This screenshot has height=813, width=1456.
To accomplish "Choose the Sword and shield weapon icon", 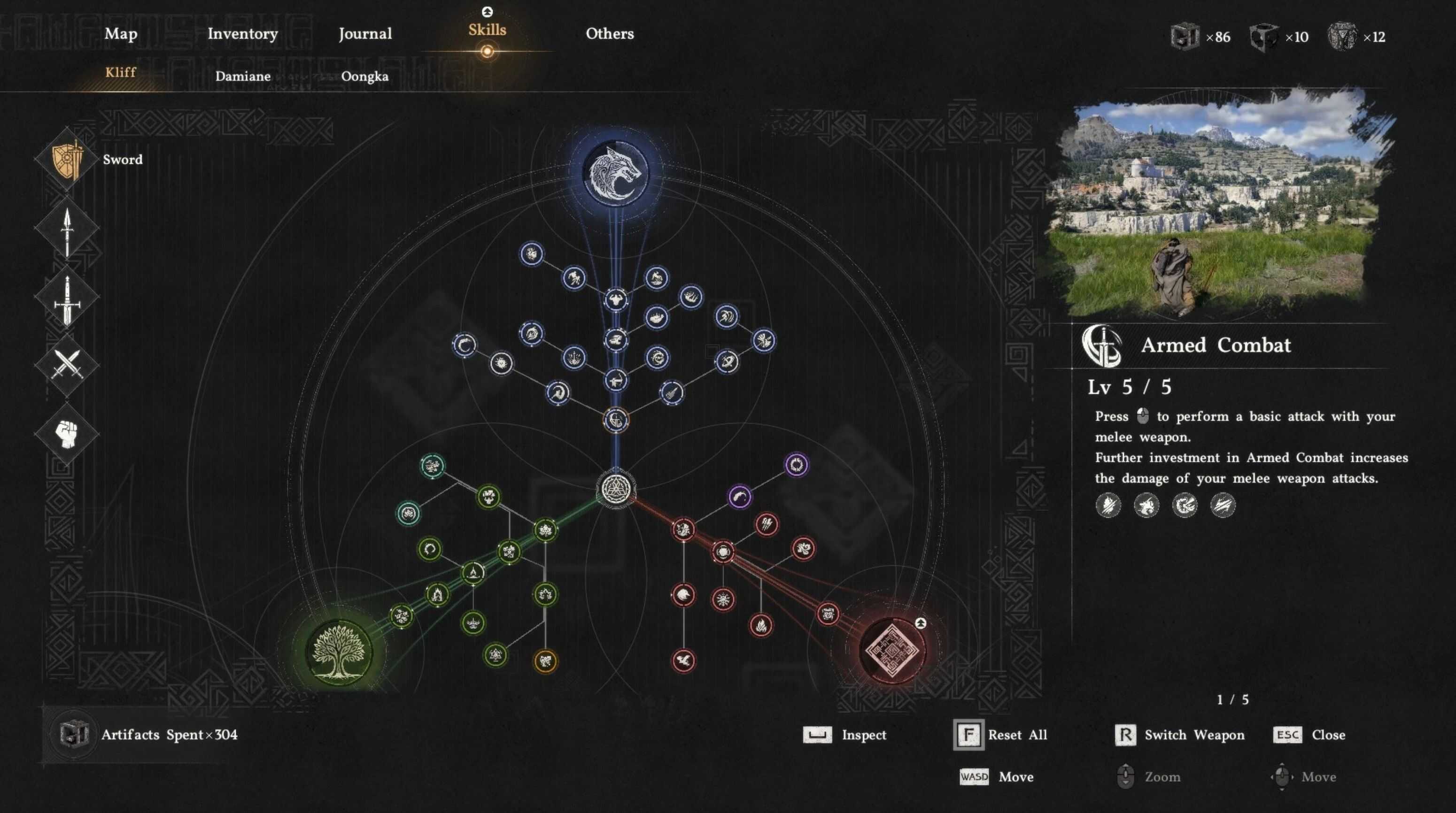I will 67,160.
